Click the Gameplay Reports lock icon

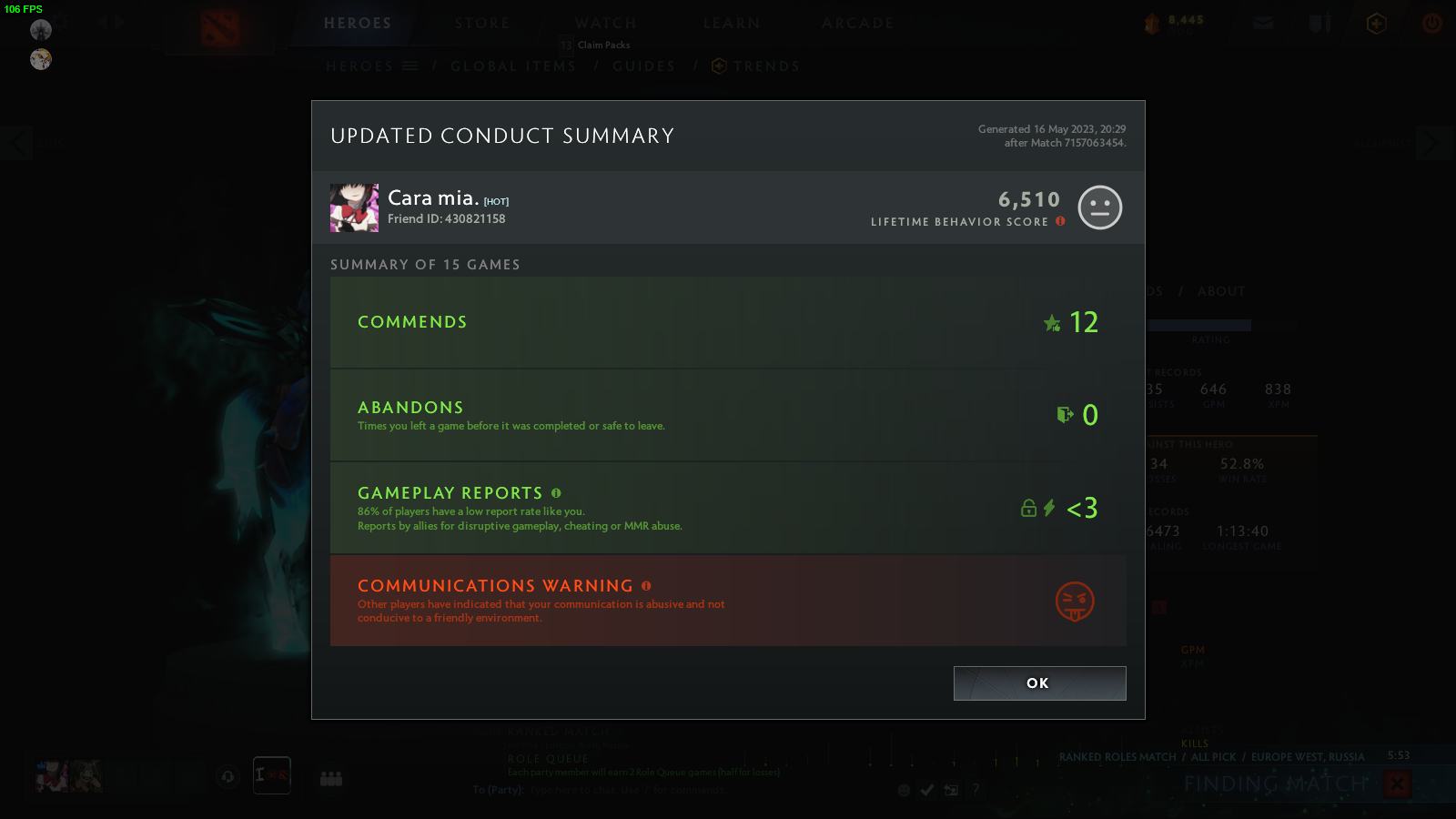(x=1029, y=509)
